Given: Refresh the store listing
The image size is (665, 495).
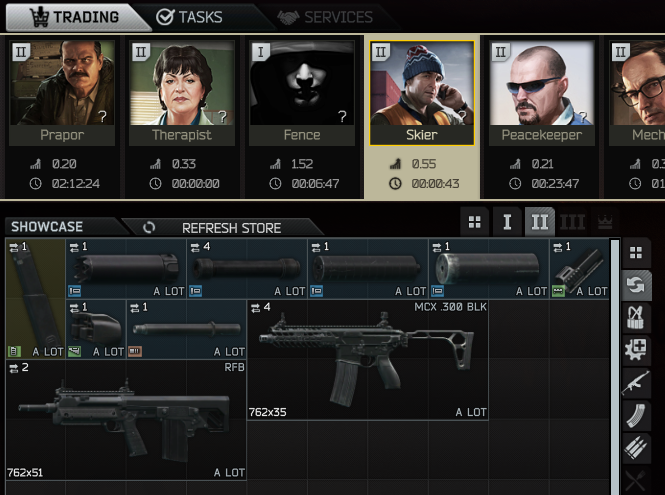Looking at the screenshot, I should click(217, 228).
